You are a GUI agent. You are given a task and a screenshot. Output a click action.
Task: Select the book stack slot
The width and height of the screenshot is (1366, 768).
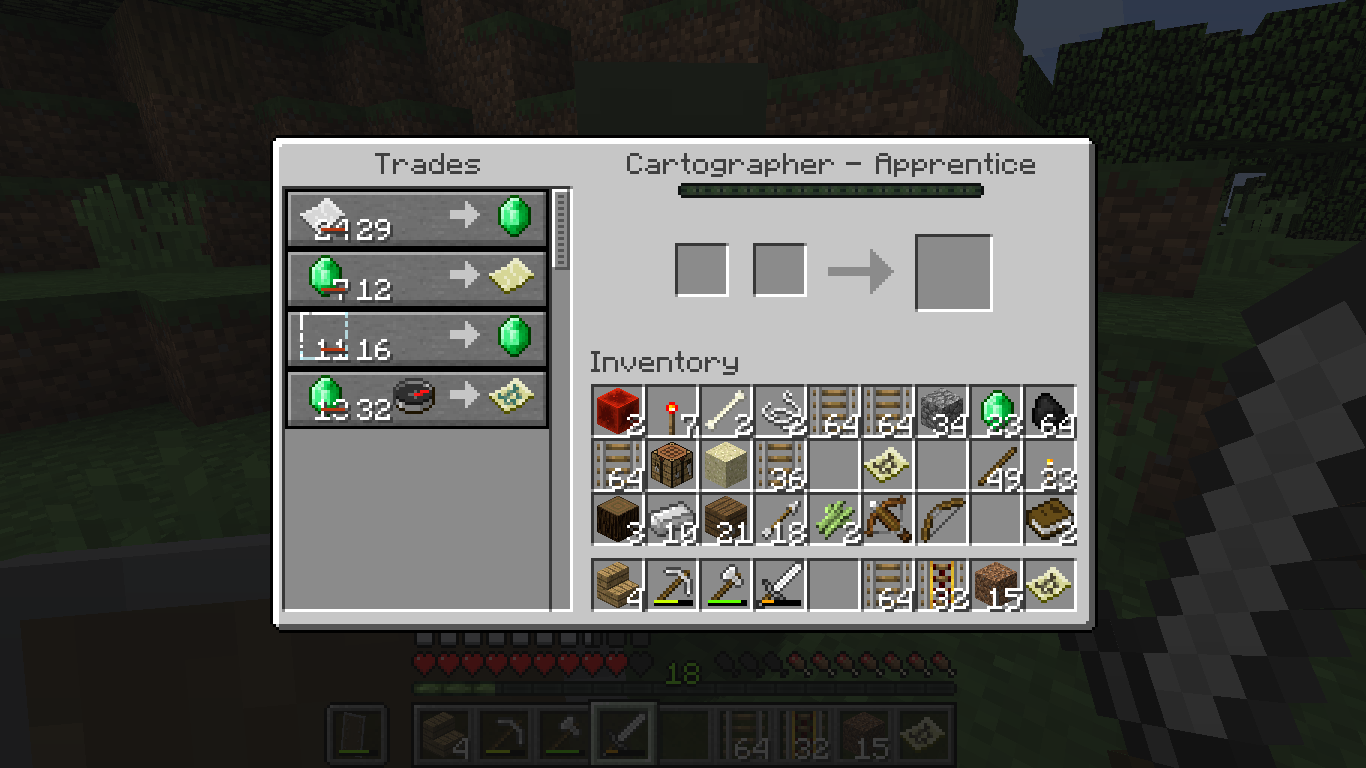[x=1050, y=520]
